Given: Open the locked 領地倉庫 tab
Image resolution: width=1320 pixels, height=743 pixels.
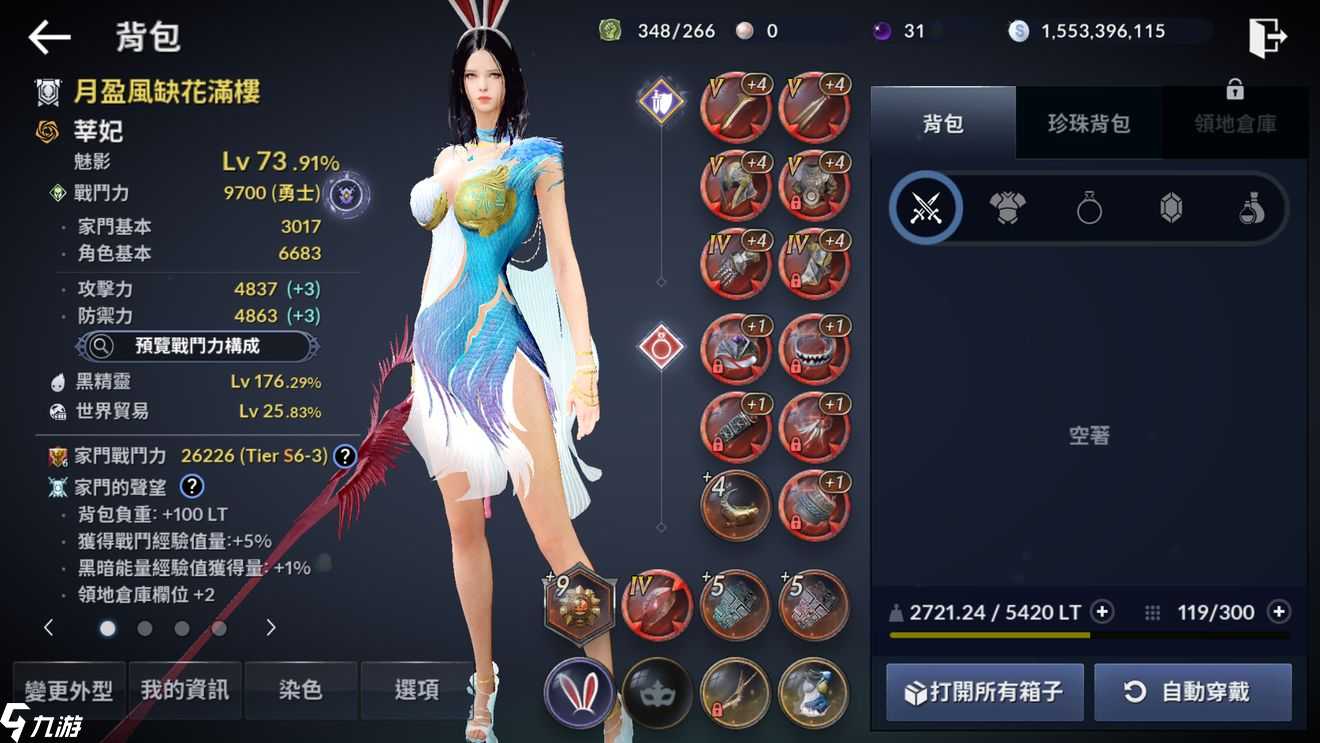Looking at the screenshot, I should click(x=1235, y=124).
